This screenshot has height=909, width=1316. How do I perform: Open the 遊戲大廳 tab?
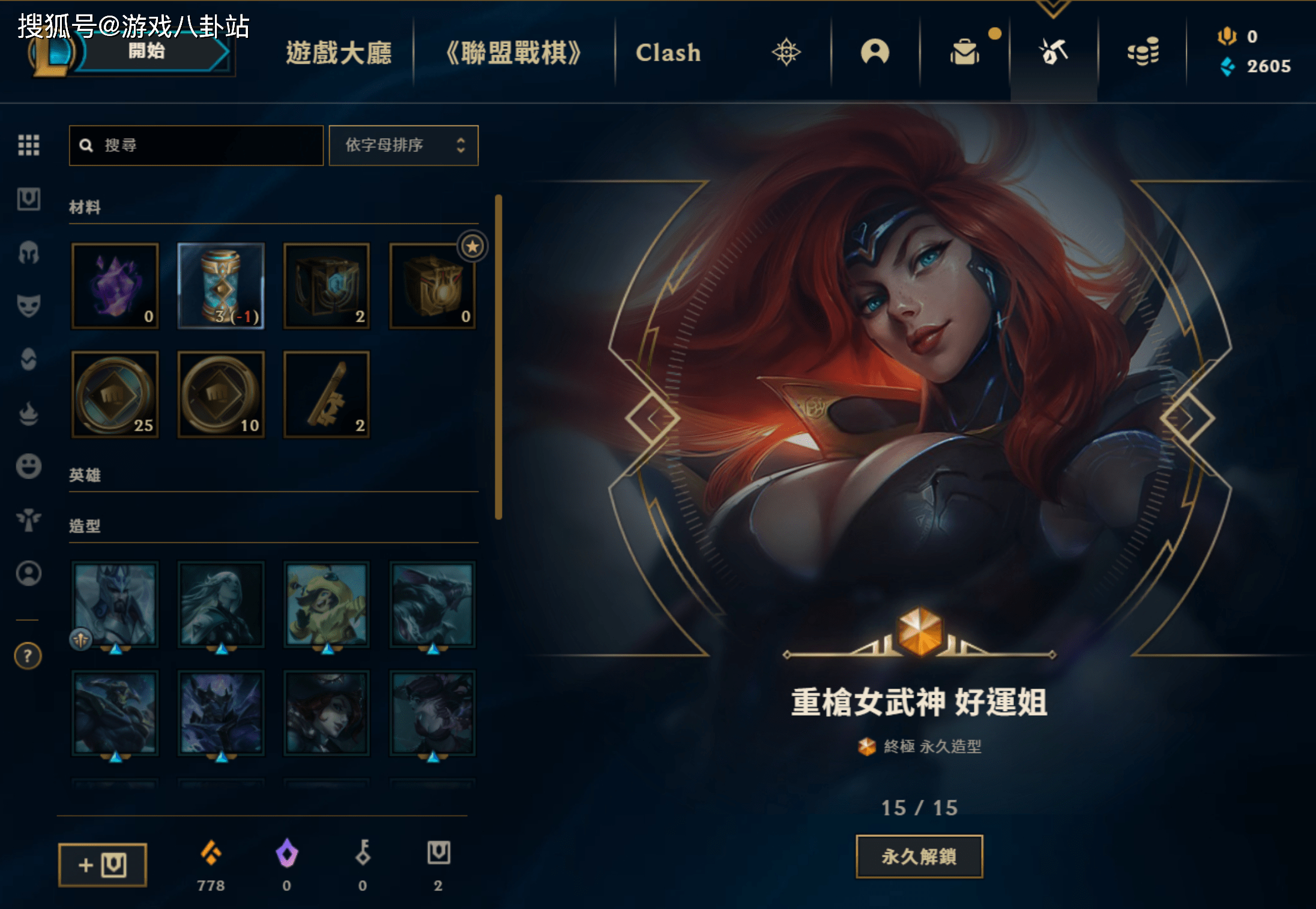point(339,53)
